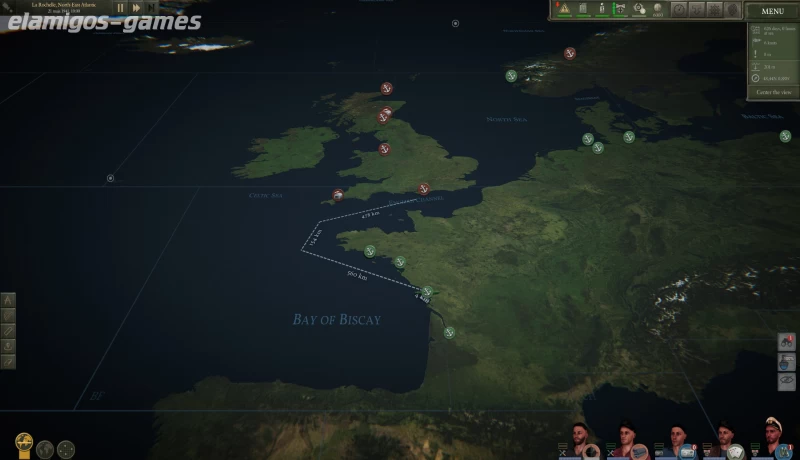Image resolution: width=800 pixels, height=460 pixels.
Task: Open the MENU button
Action: (x=772, y=11)
